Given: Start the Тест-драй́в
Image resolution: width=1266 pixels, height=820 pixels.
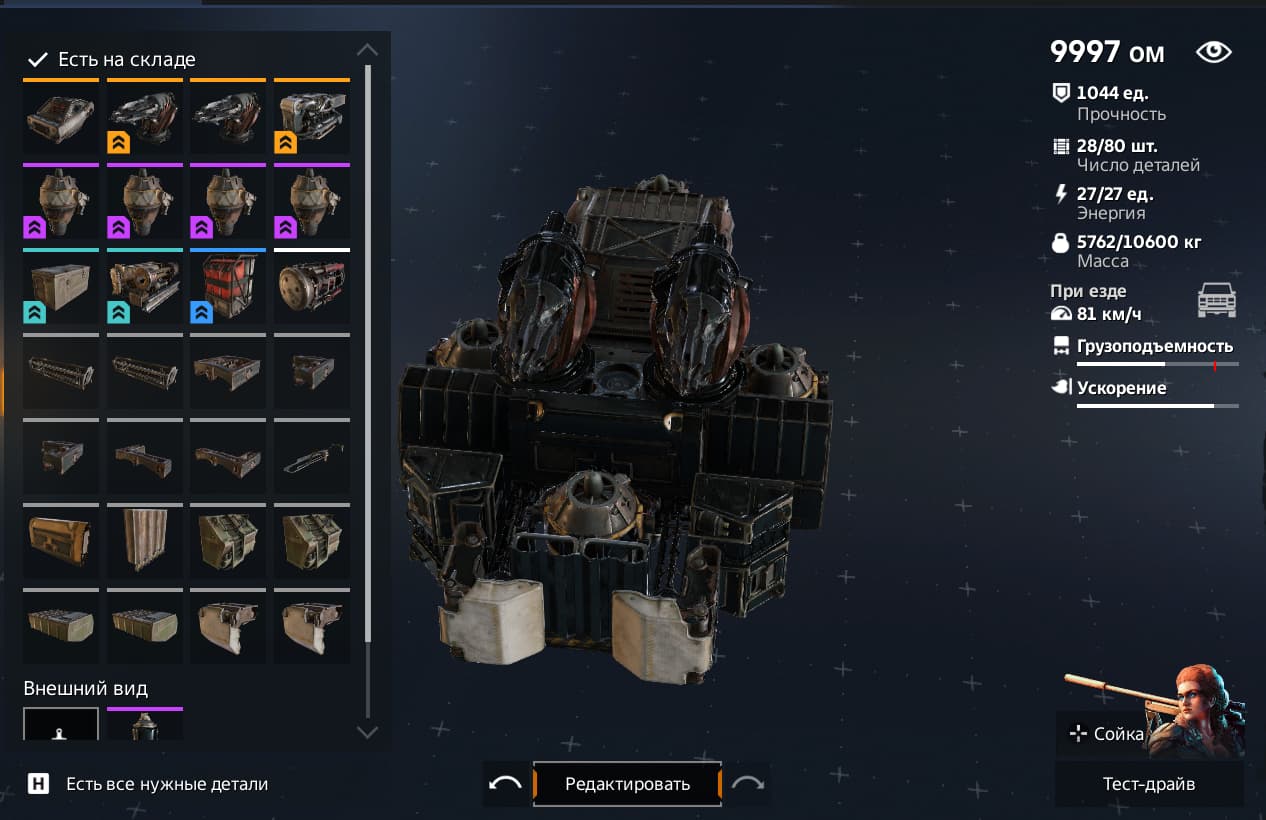Looking at the screenshot, I should pos(1149,784).
